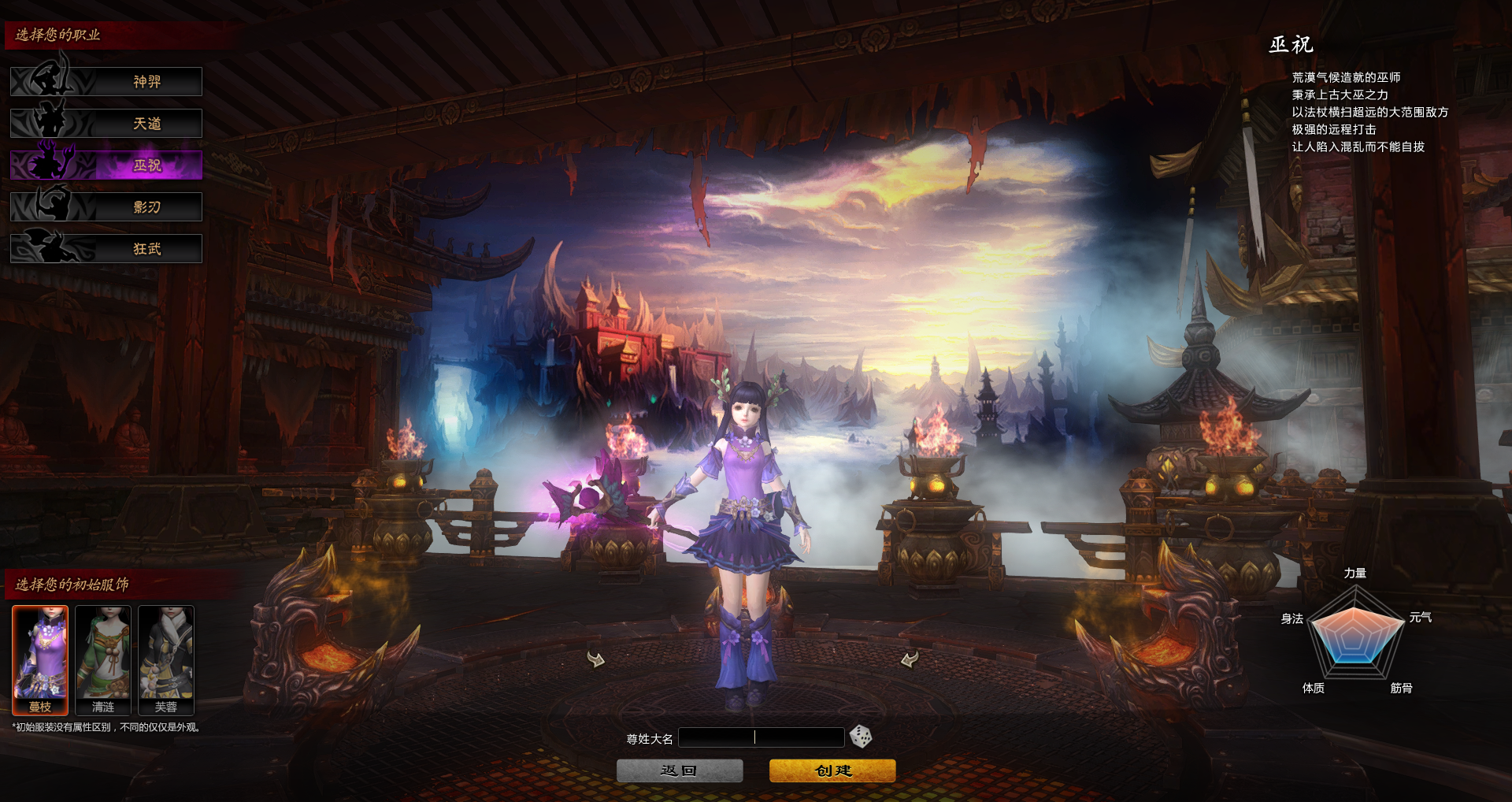
Task: Select the green 清涟 outfit thumbnail
Action: [x=103, y=659]
